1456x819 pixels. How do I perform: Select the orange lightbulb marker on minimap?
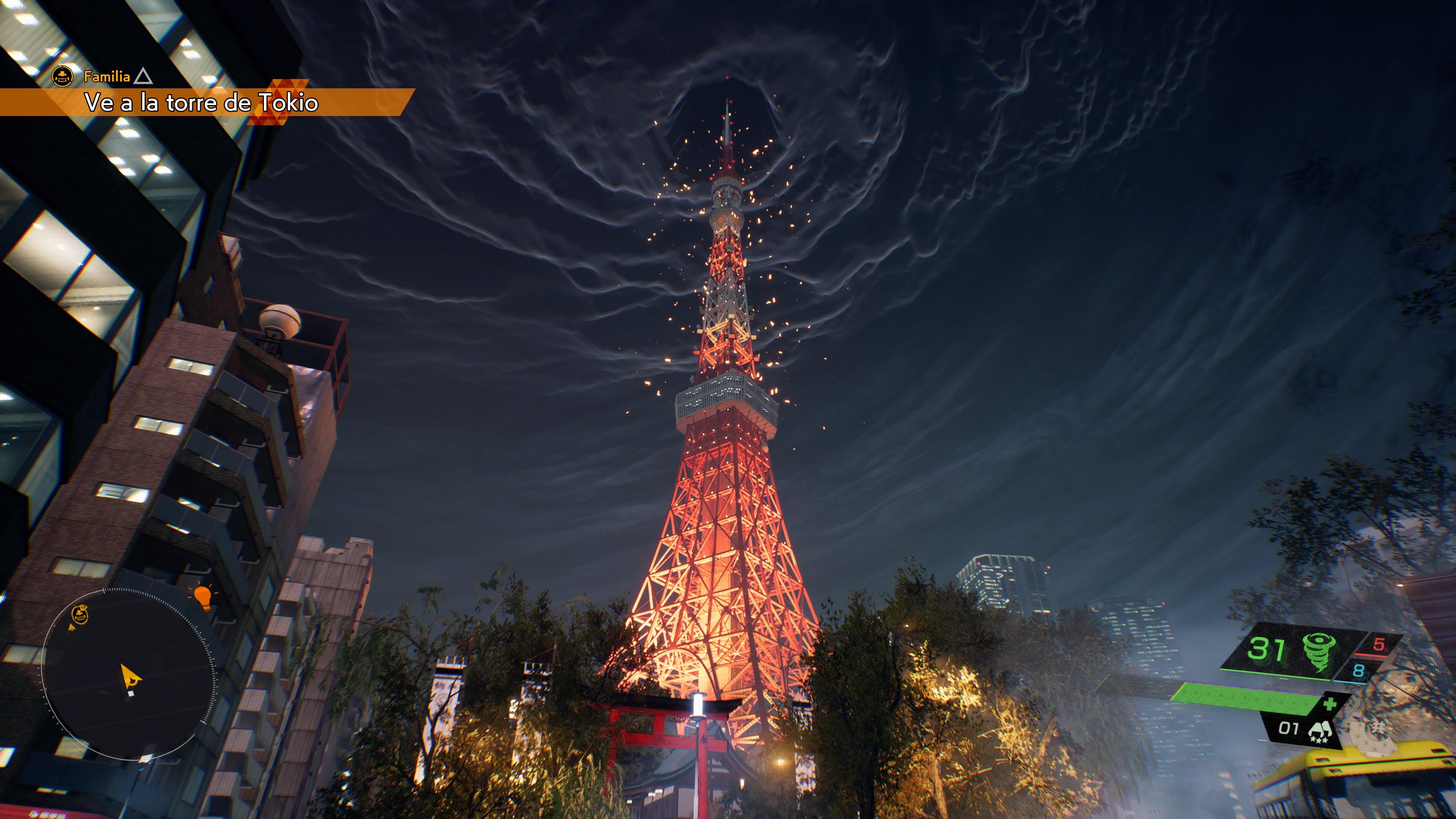(202, 596)
